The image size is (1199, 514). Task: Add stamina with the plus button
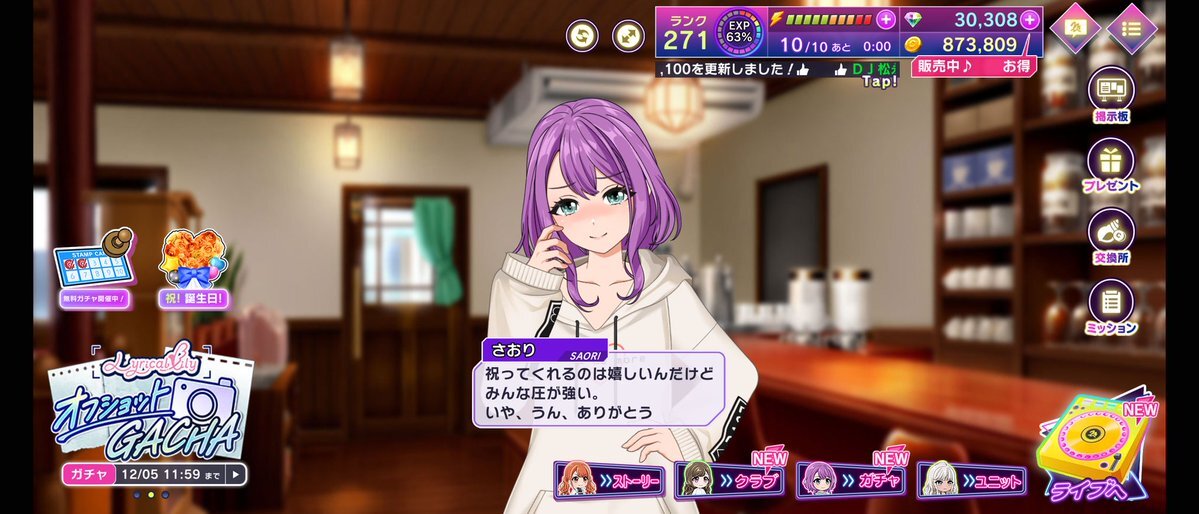click(886, 19)
